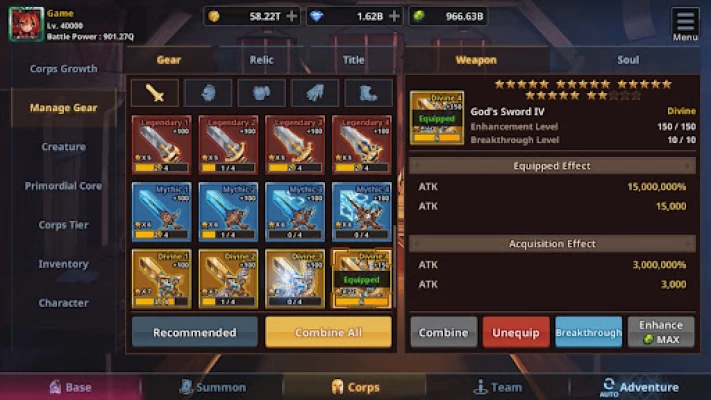Unequip God's Sword IV
Screen dimensions: 711x400
point(516,332)
